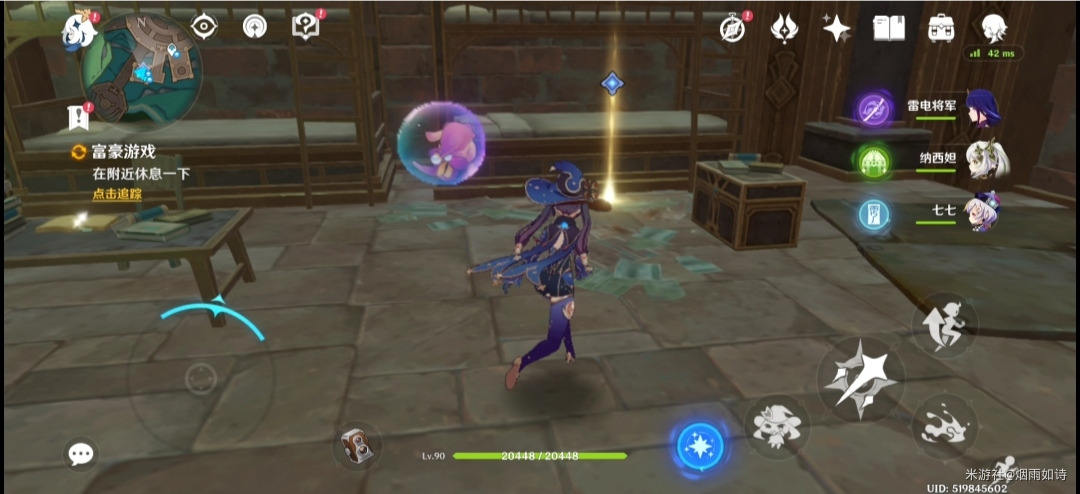
Task: Select the 富豪游戏 quest title
Action: click(x=123, y=152)
